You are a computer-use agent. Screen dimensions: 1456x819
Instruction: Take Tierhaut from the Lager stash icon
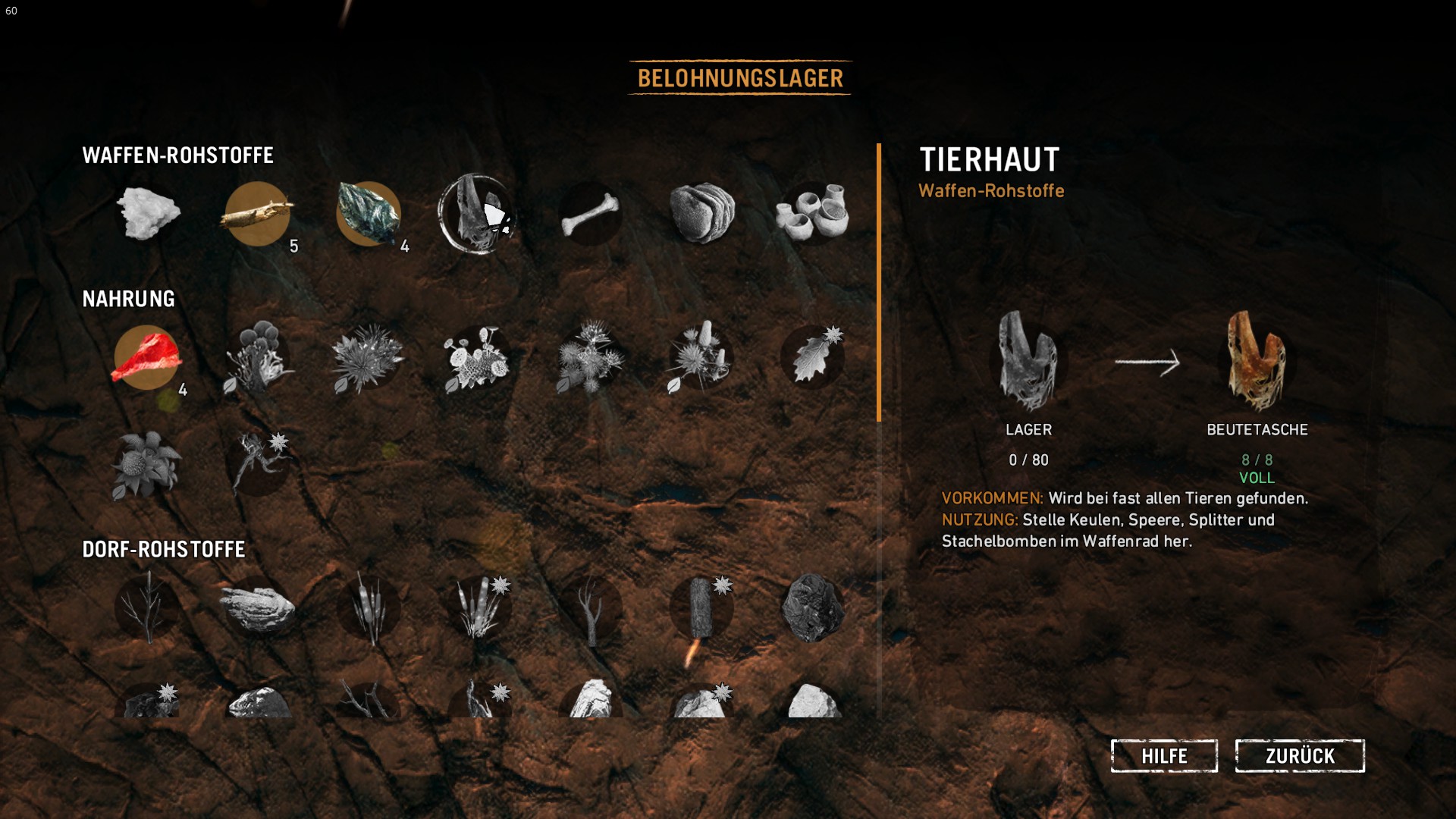(1028, 362)
